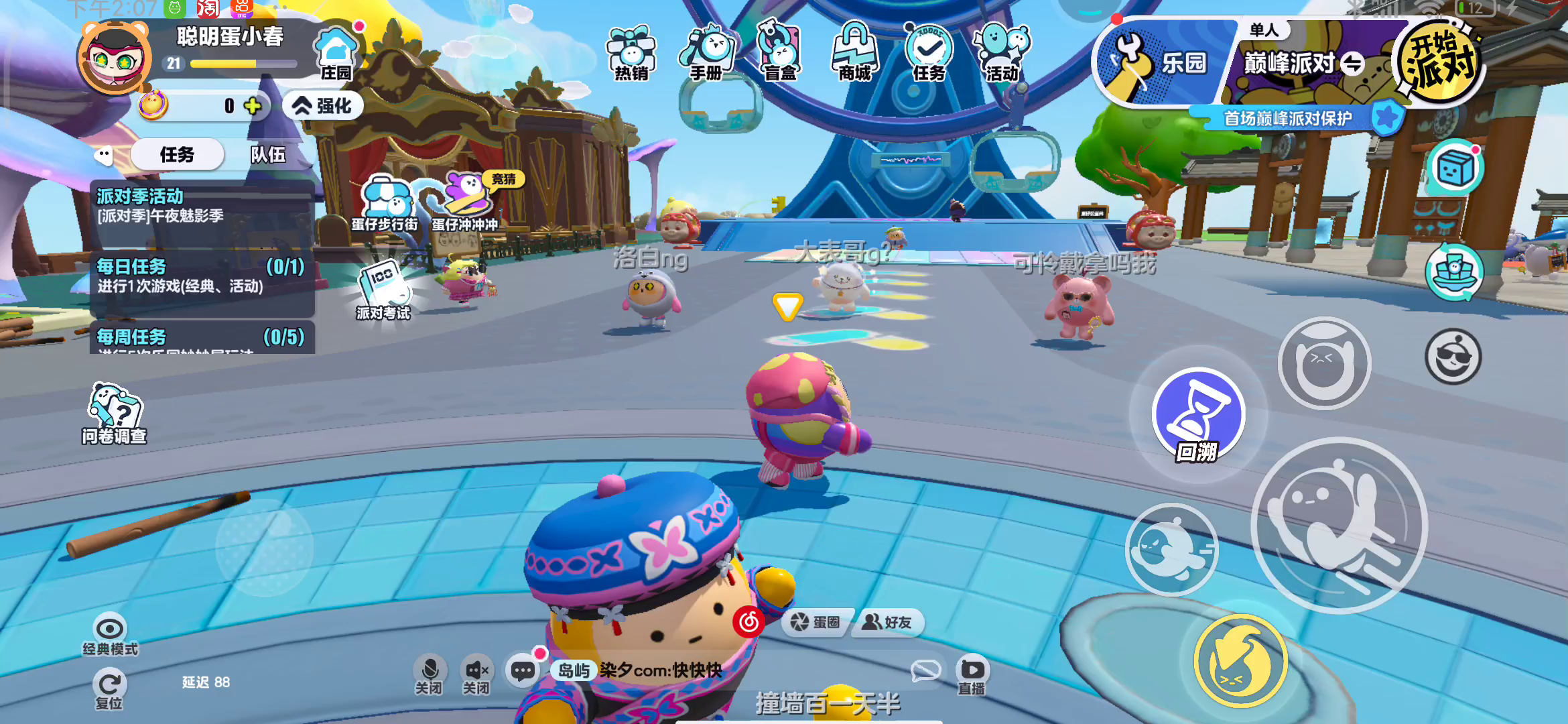Tap the 强化 upgrade button

pos(323,106)
